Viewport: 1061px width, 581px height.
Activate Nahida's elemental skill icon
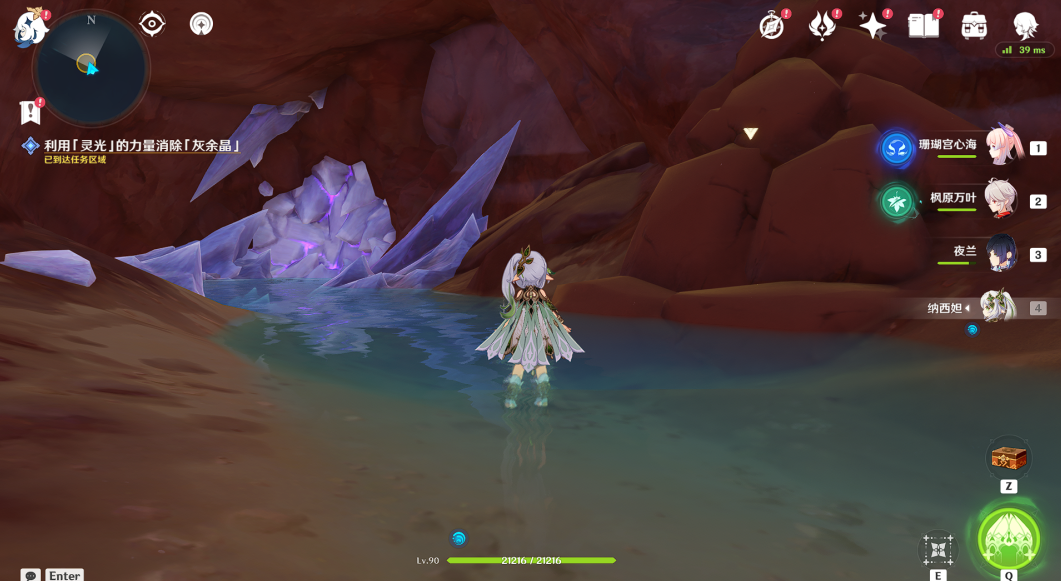click(938, 549)
